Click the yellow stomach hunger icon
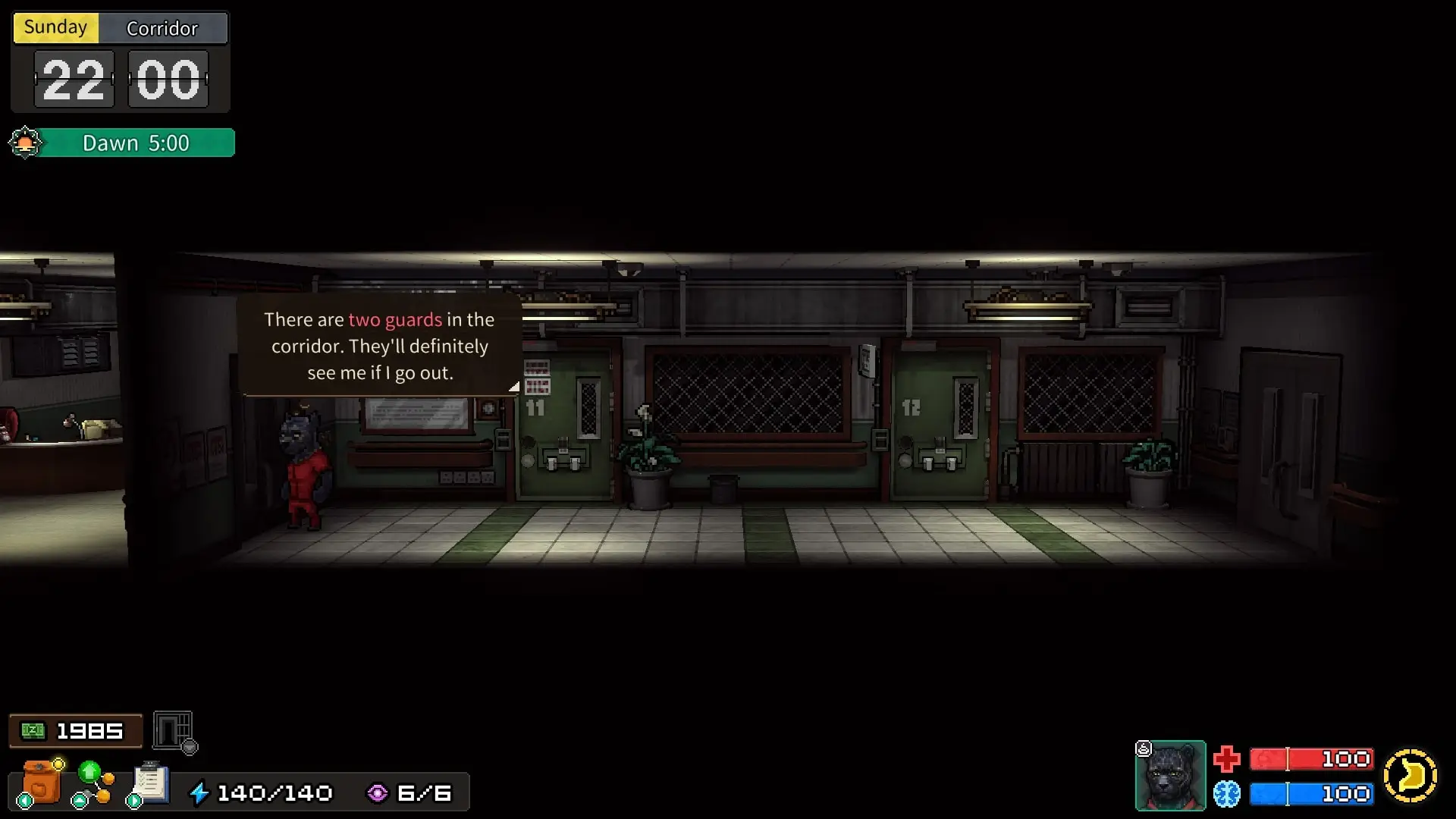Viewport: 1456px width, 819px height. (1410, 776)
